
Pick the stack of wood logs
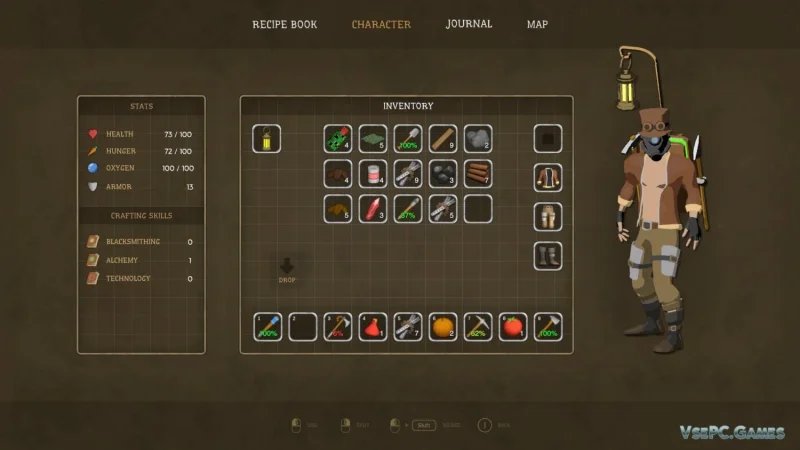click(x=478, y=173)
